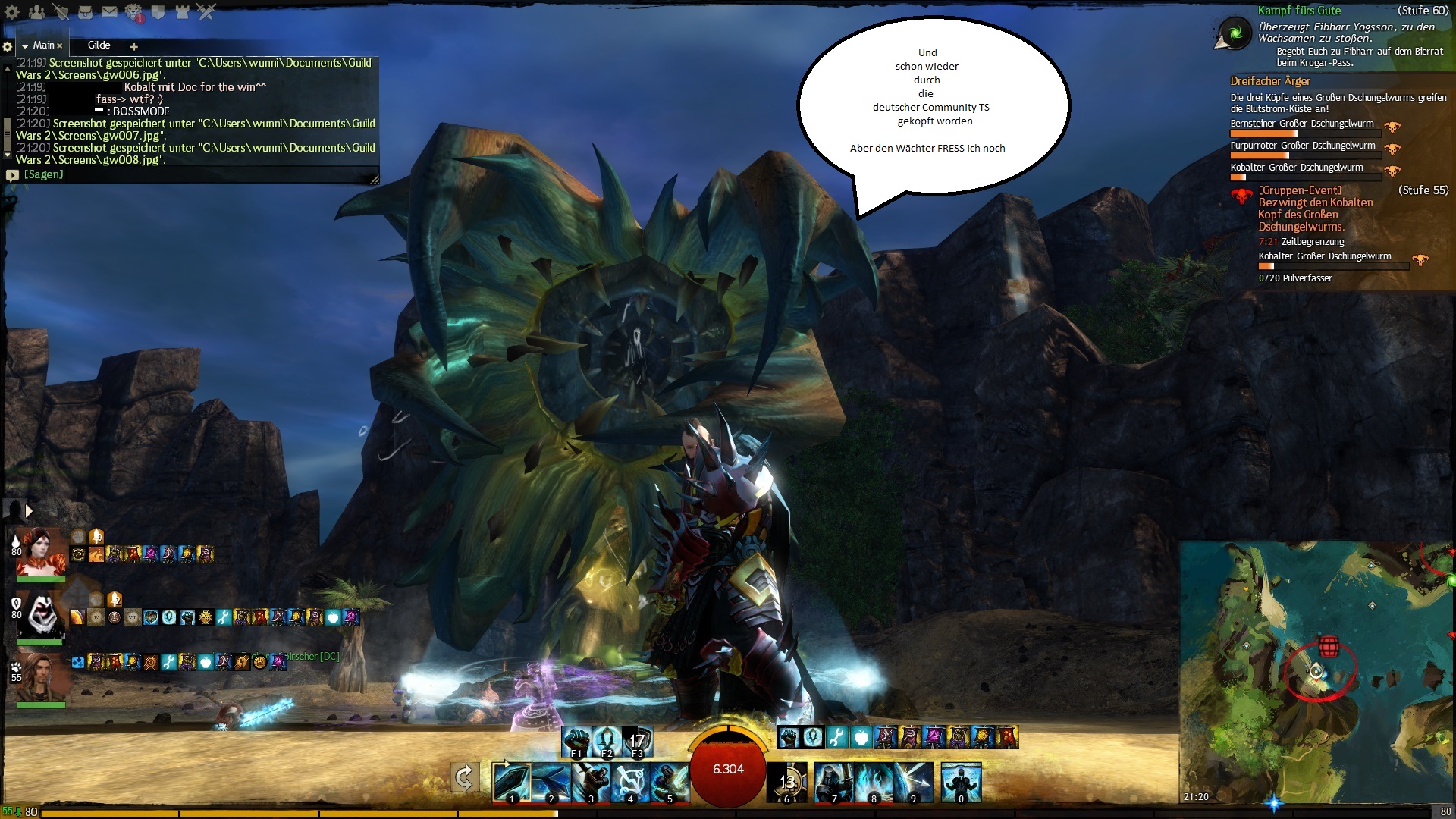Open the contacts and party panel icon

point(36,12)
